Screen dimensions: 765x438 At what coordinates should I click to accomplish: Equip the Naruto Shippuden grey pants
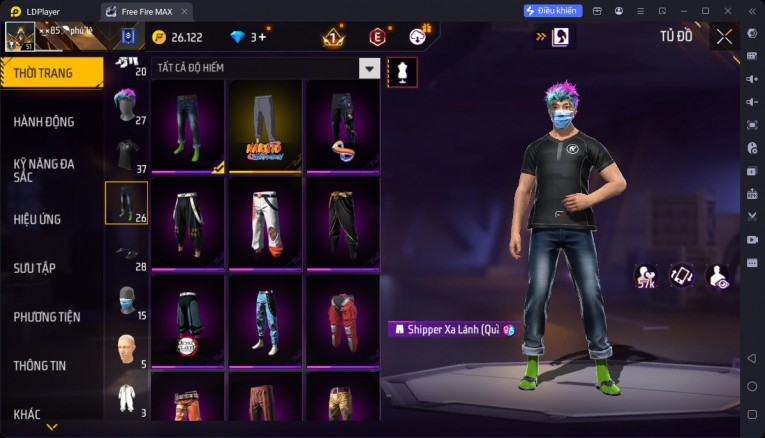coord(265,125)
